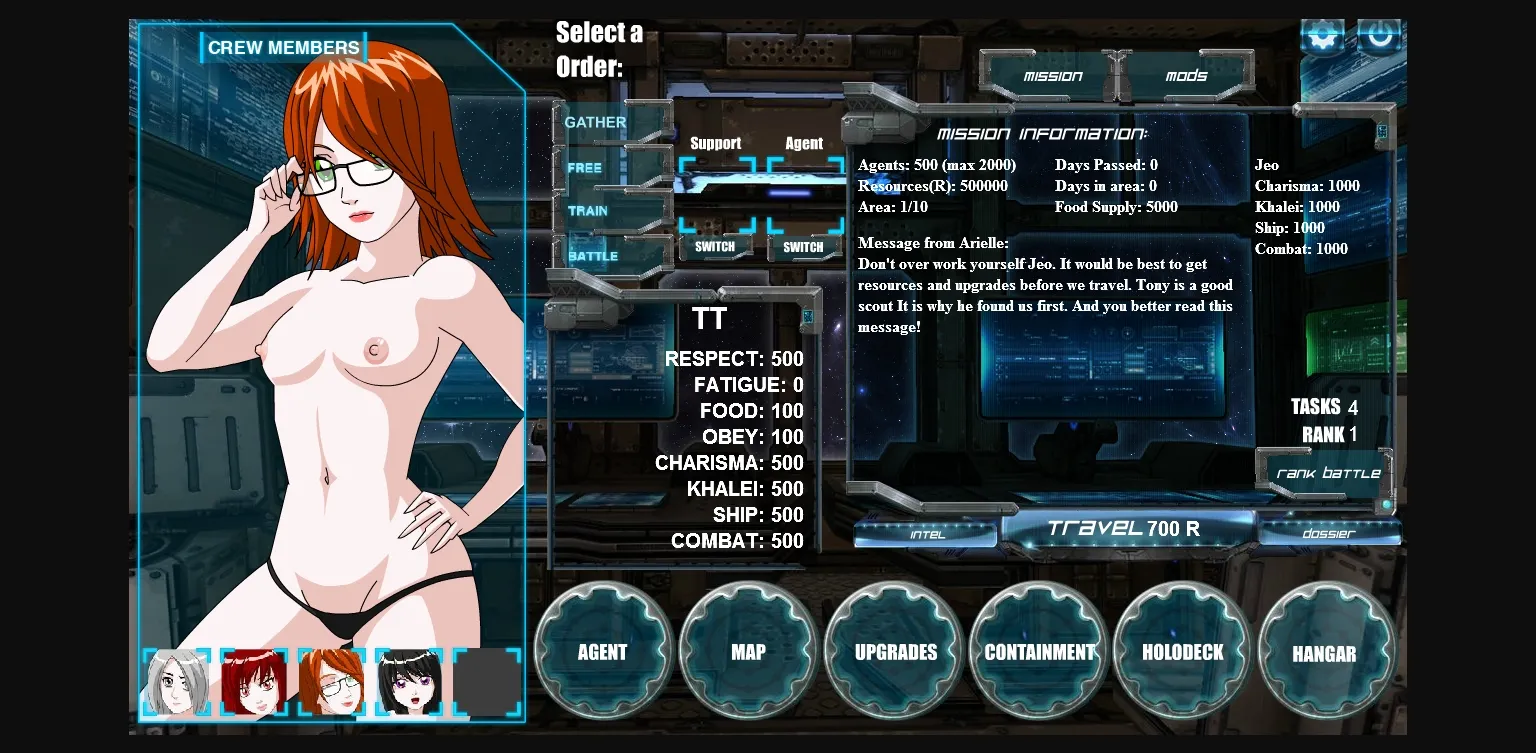Open the gear settings icon
This screenshot has width=1536, height=753.
[1322, 37]
